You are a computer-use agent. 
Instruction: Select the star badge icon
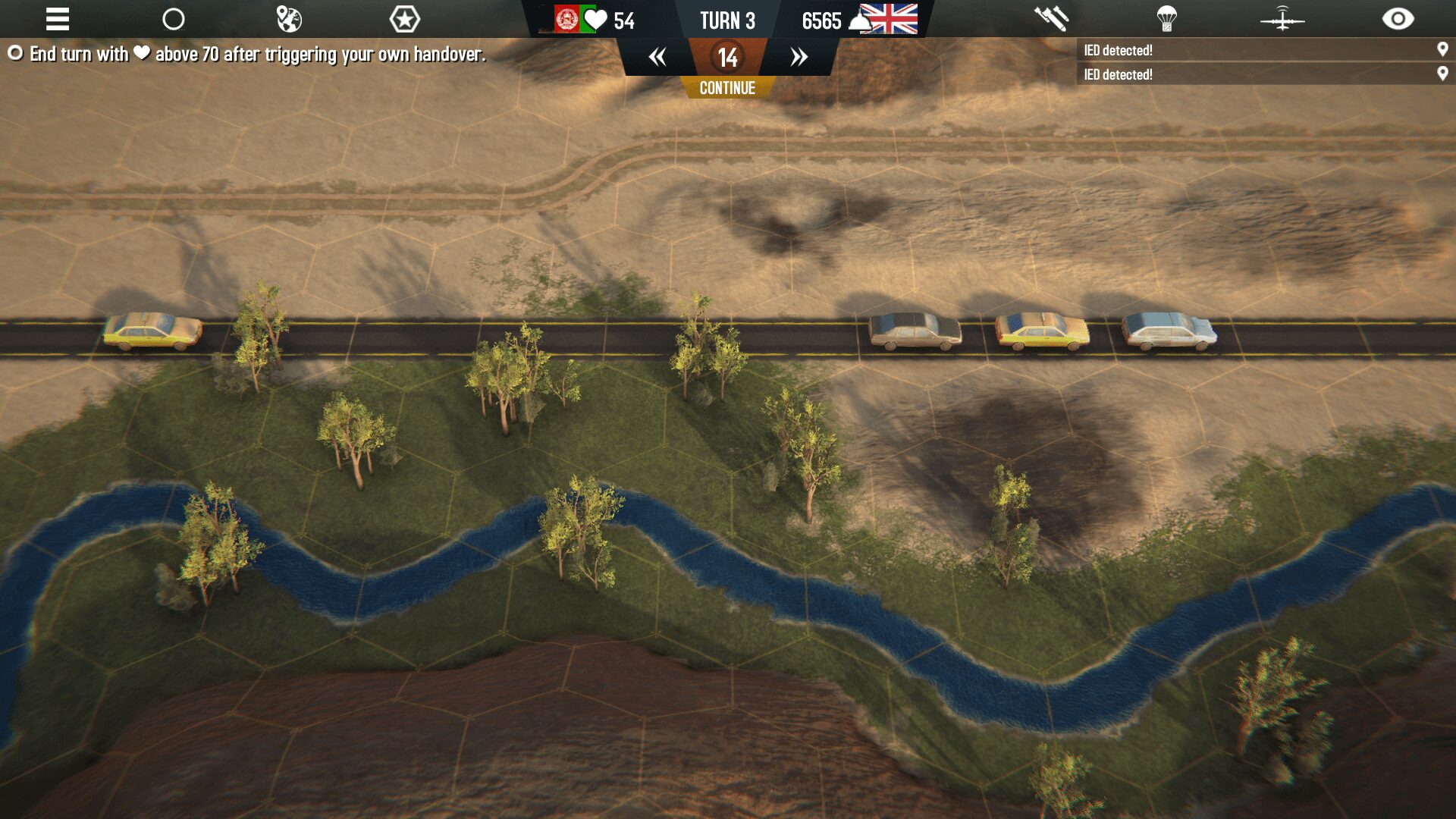[404, 19]
